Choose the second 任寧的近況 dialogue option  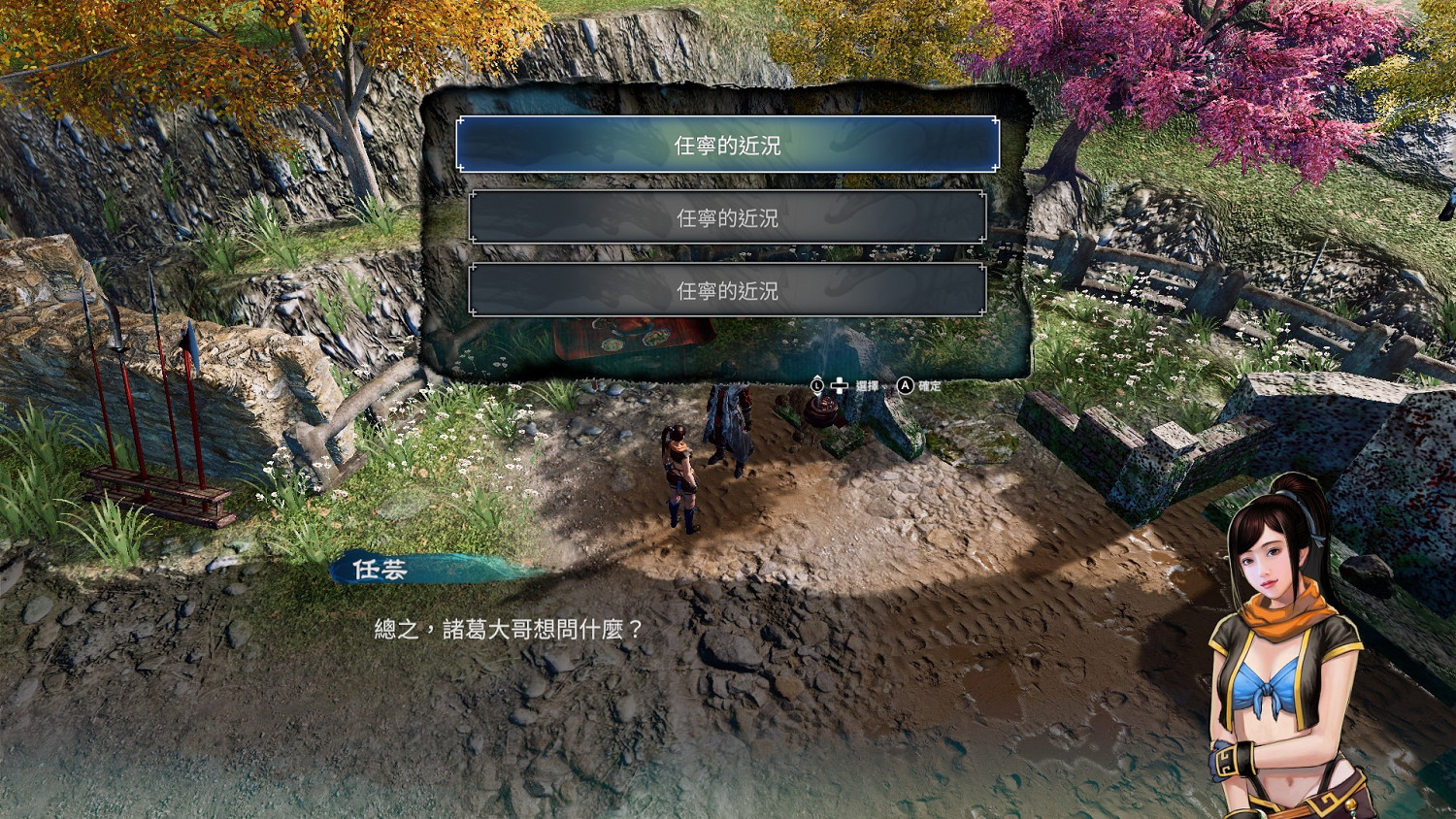(728, 219)
